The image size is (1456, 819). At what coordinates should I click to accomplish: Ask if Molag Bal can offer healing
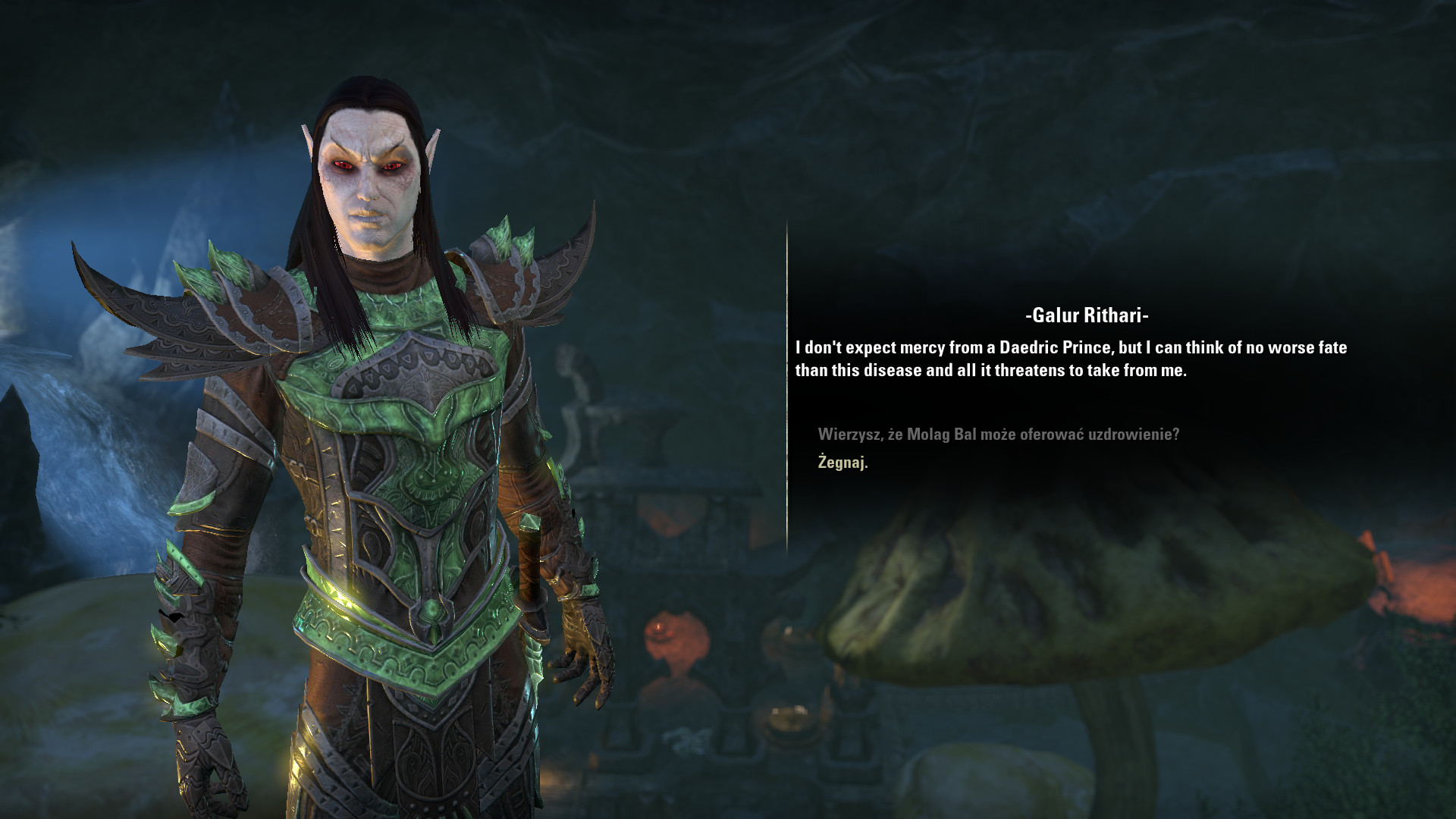click(998, 435)
